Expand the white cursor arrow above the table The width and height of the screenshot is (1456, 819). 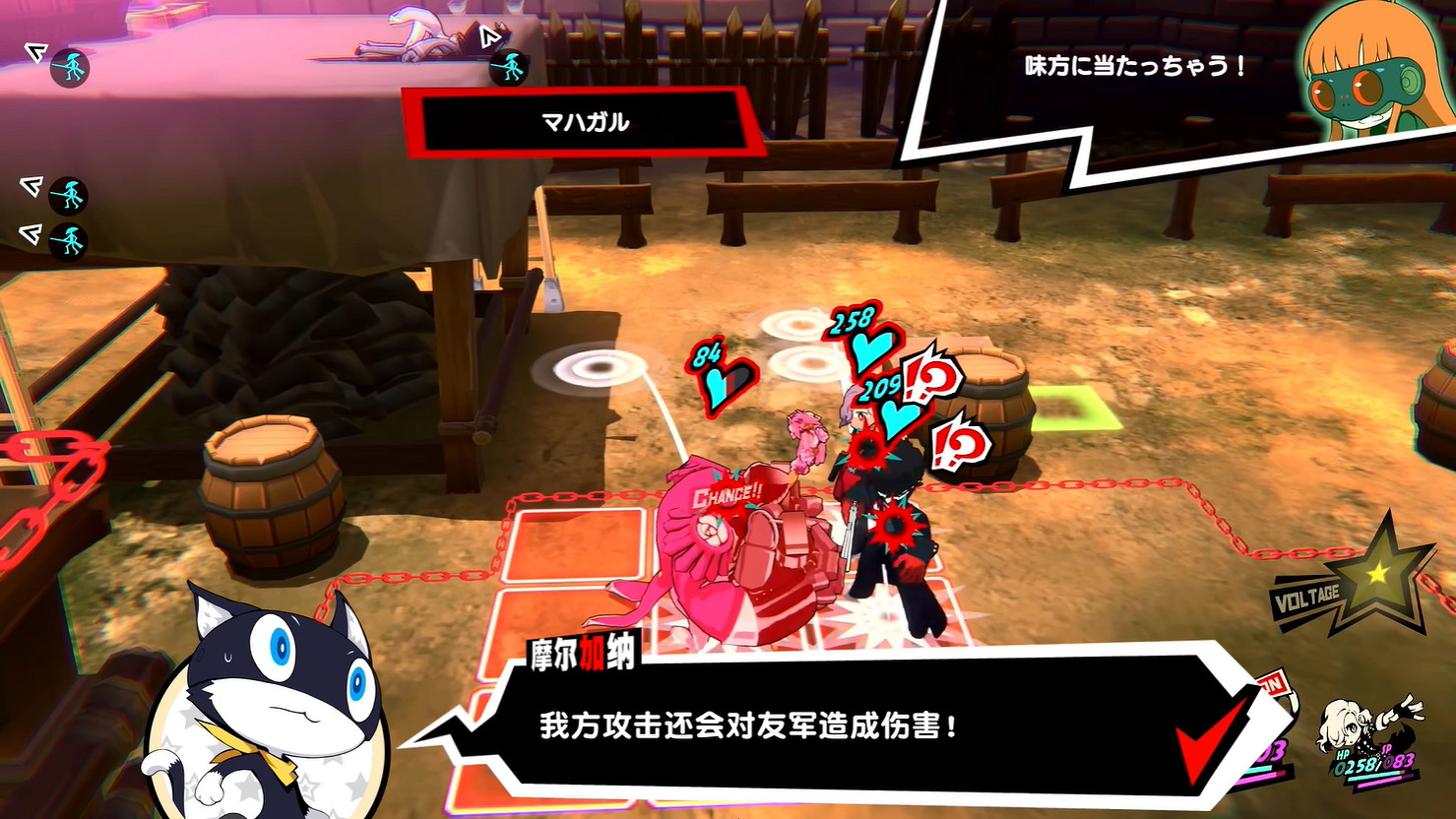(488, 34)
